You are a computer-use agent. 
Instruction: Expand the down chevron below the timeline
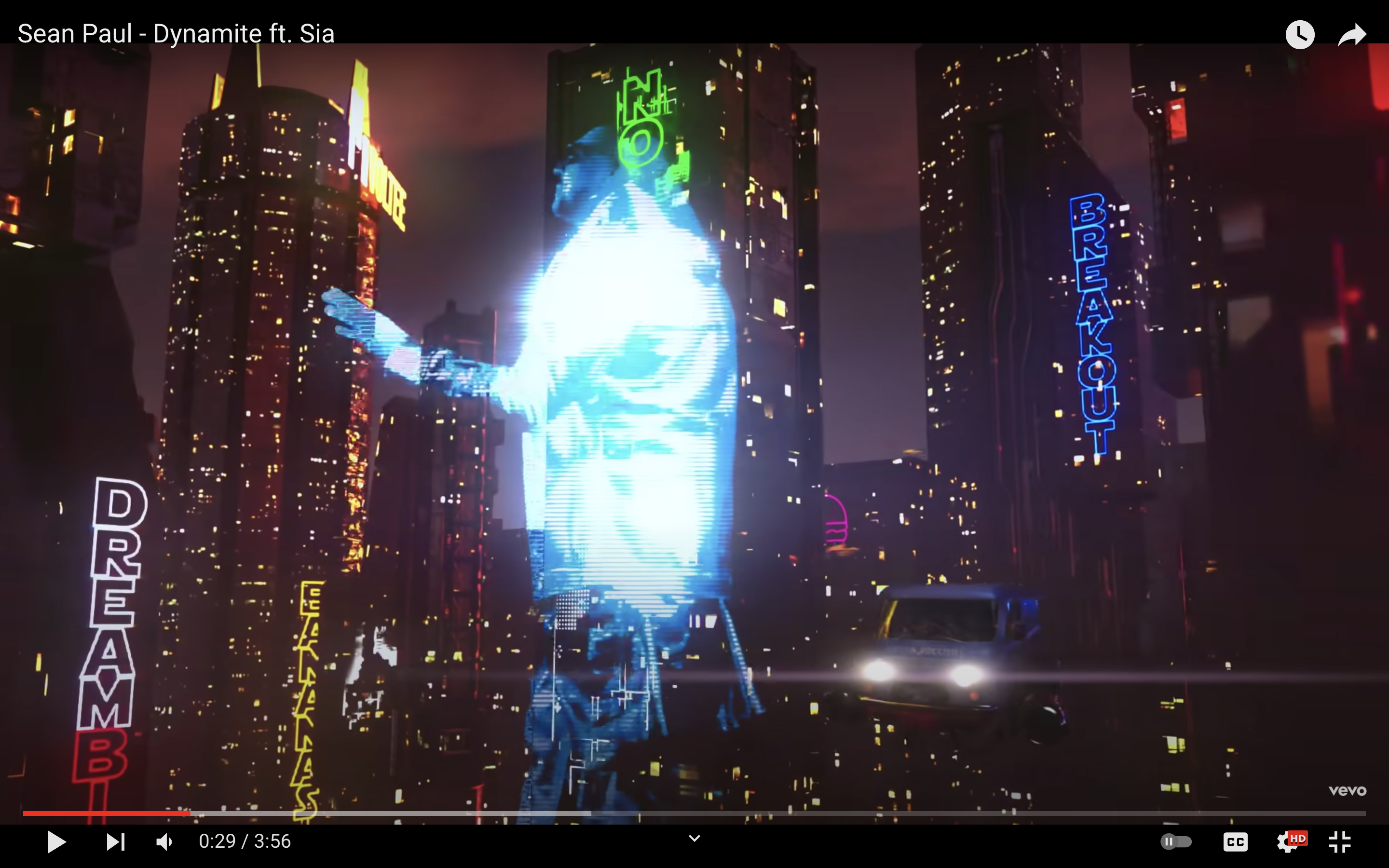pyautogui.click(x=694, y=839)
